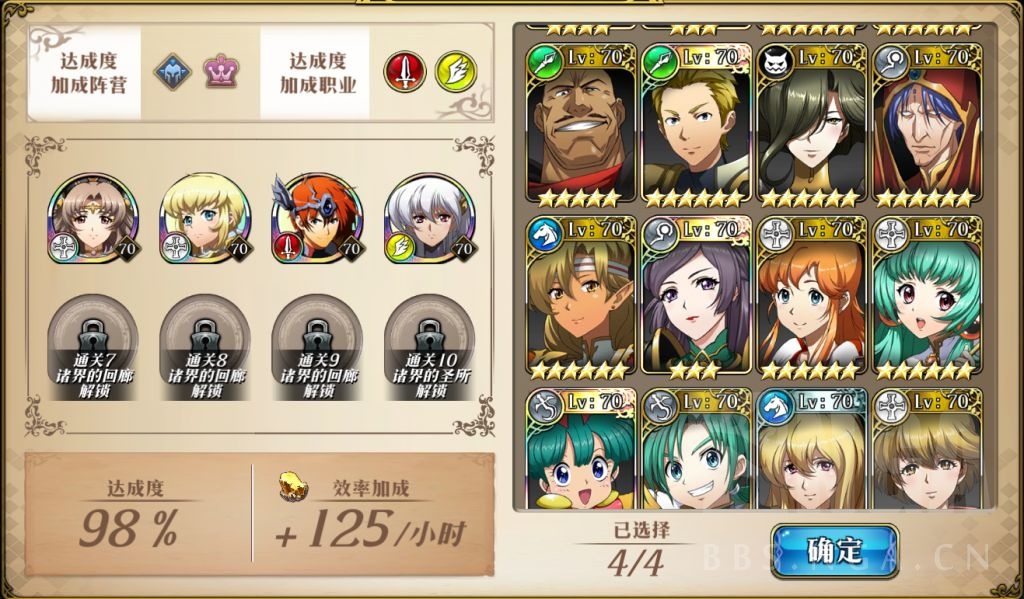Click the red sword class bonus icon

tap(405, 72)
